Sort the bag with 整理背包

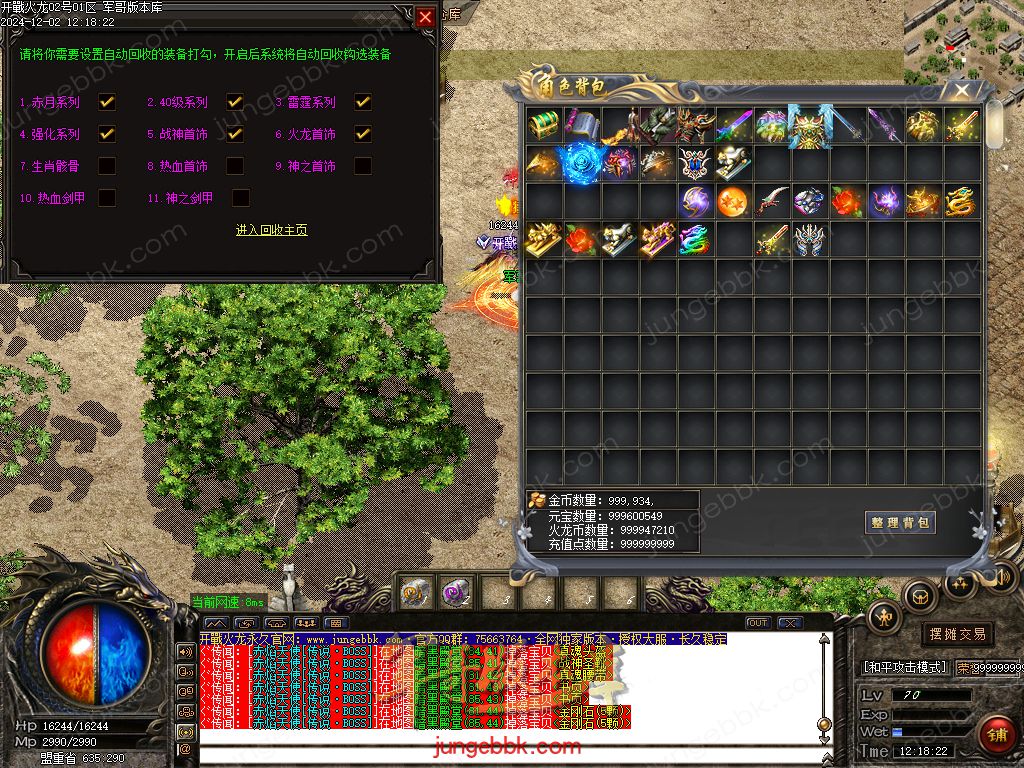point(900,522)
